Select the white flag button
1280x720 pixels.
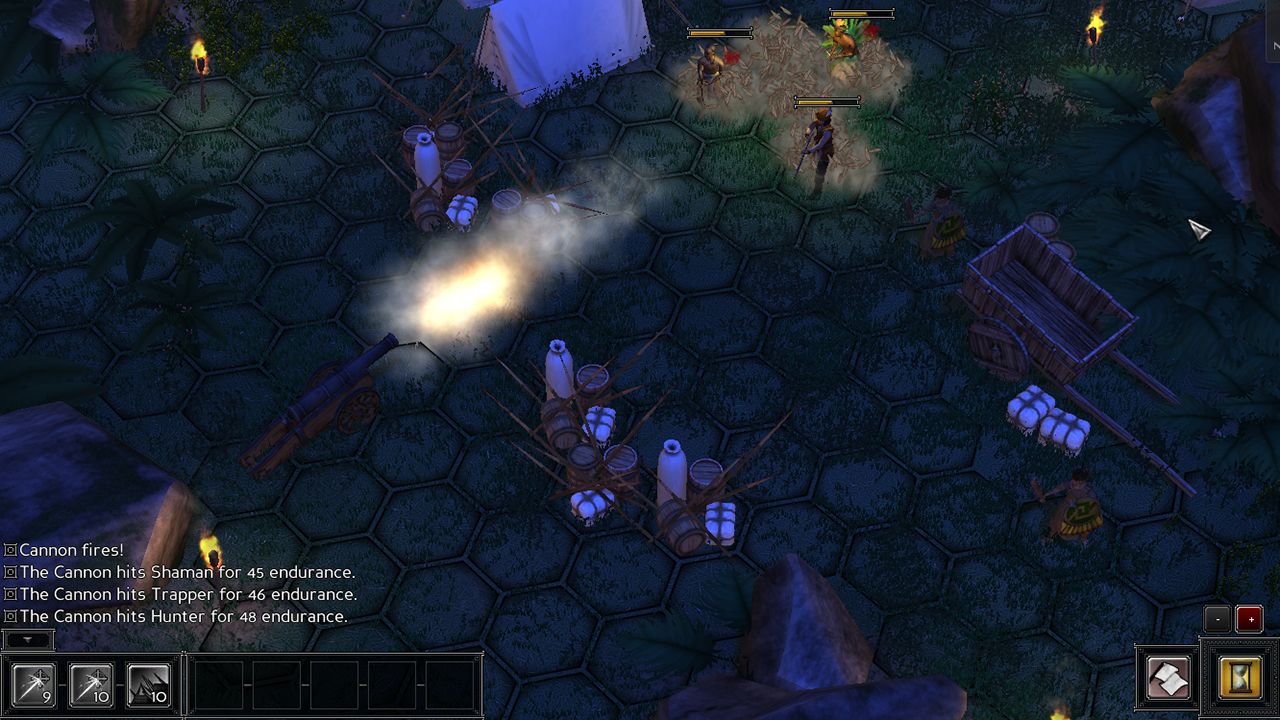1168,679
